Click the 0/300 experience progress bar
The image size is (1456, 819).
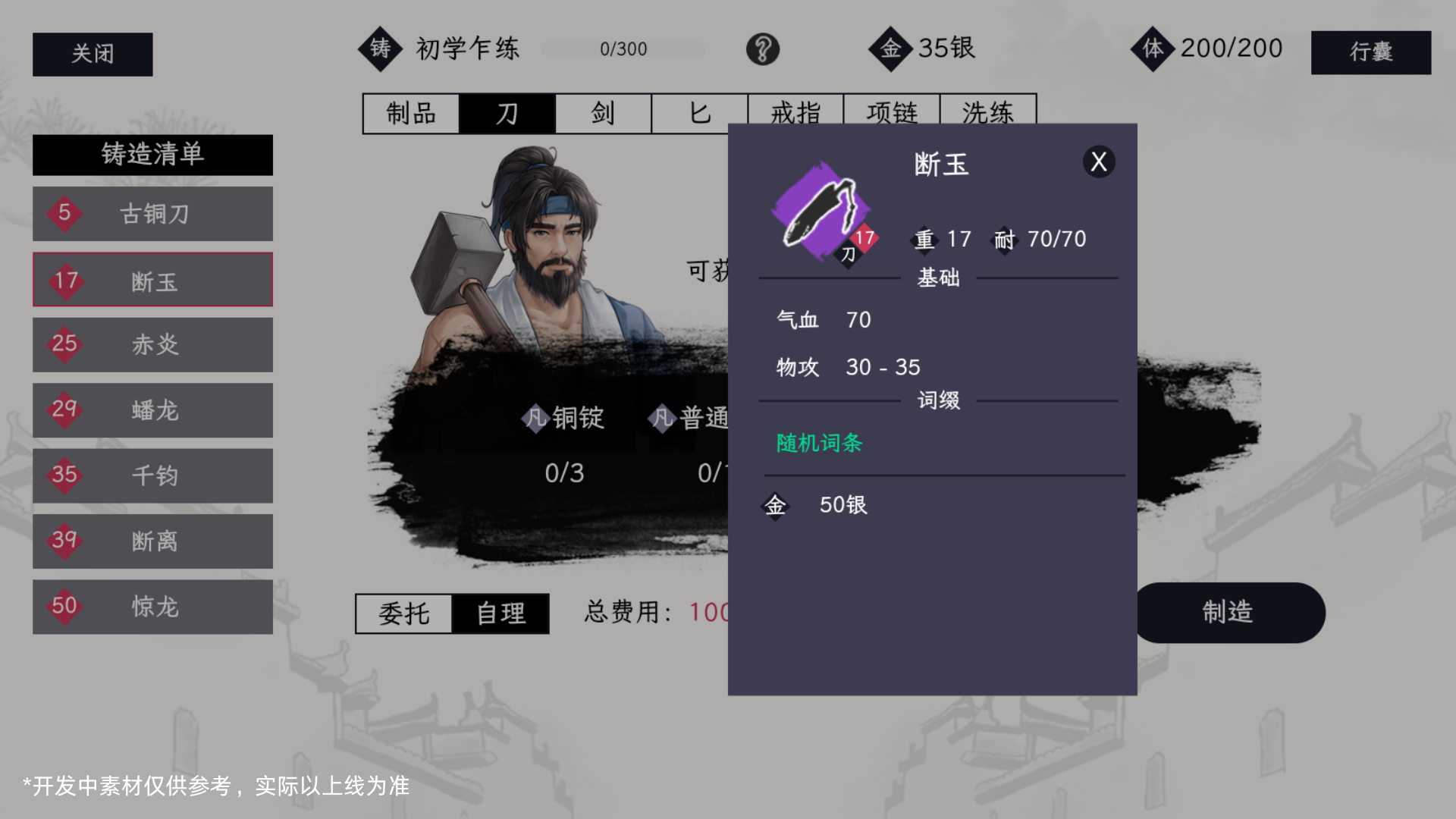point(623,49)
